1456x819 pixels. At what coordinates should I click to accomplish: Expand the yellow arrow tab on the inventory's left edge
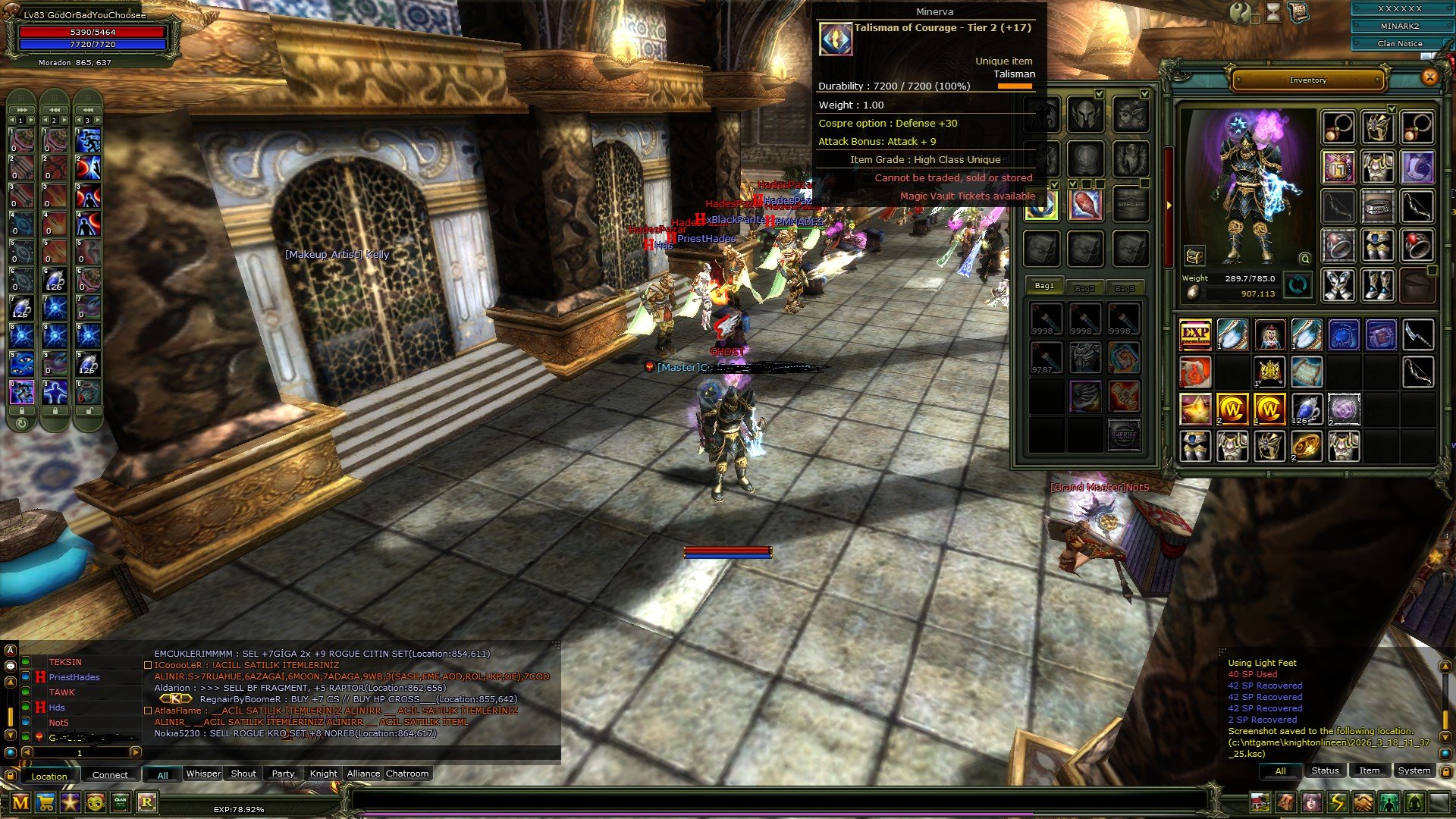point(1169,206)
